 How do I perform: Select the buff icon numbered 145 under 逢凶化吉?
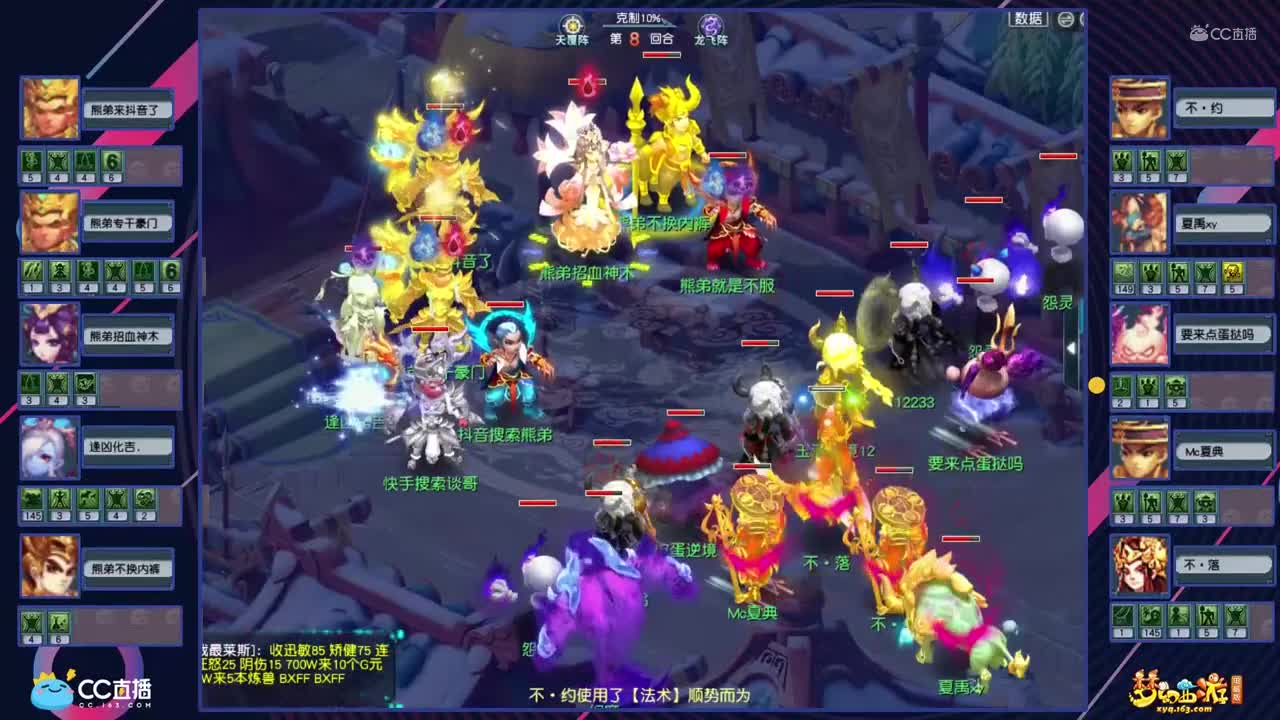tap(33, 499)
